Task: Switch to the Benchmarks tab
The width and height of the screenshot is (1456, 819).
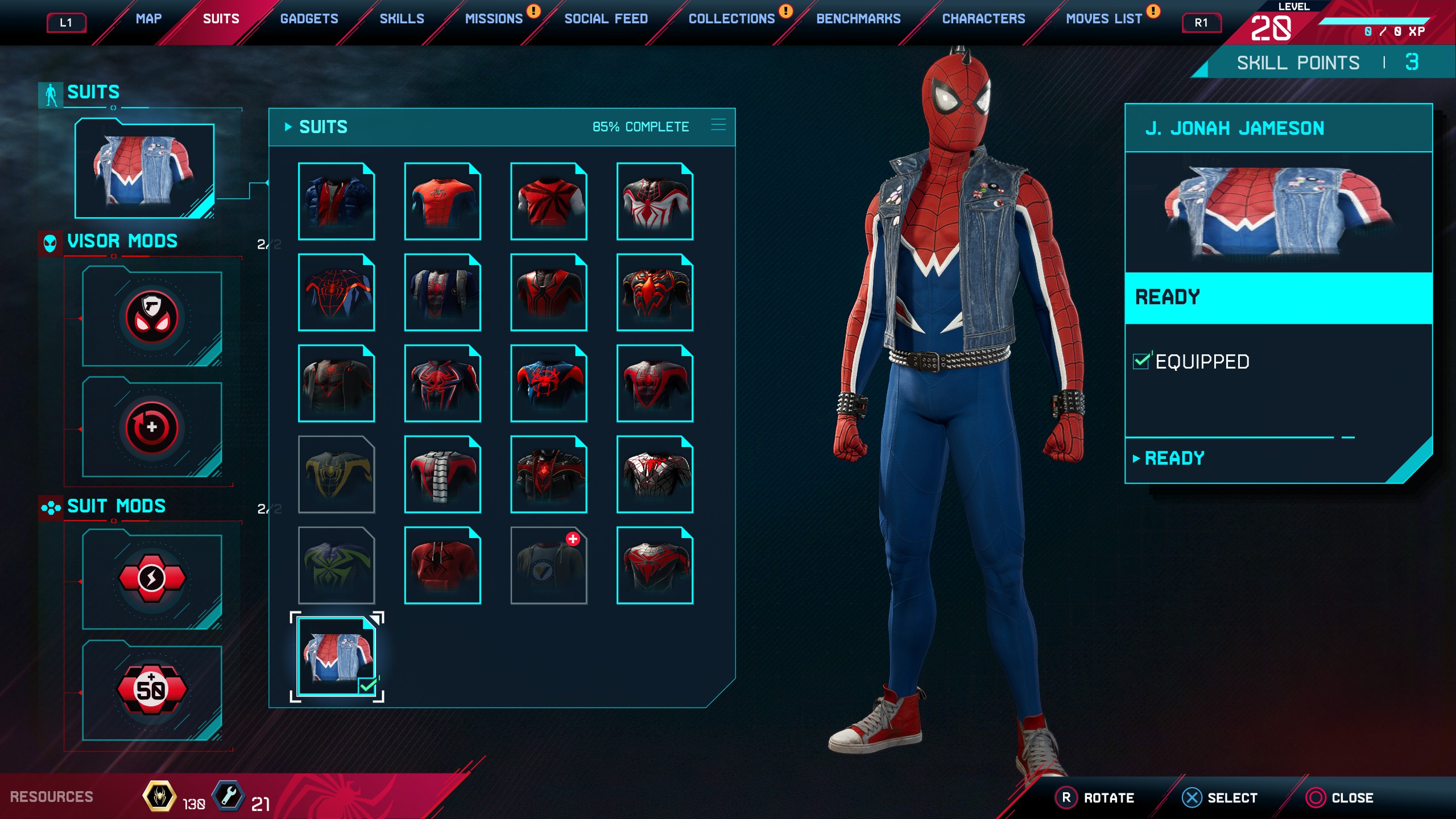Action: [858, 19]
